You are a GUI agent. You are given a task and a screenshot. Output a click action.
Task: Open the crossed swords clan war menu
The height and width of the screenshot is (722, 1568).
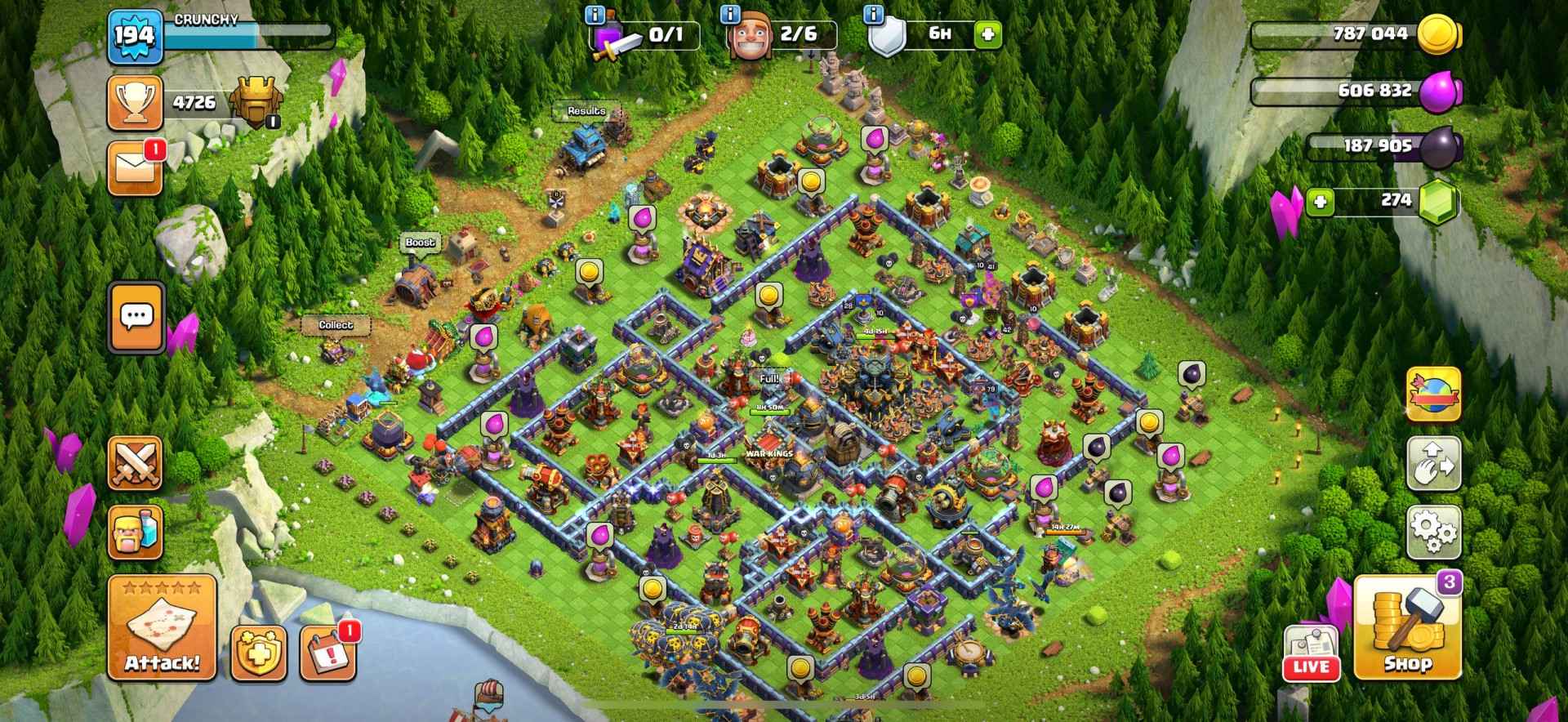pos(136,463)
